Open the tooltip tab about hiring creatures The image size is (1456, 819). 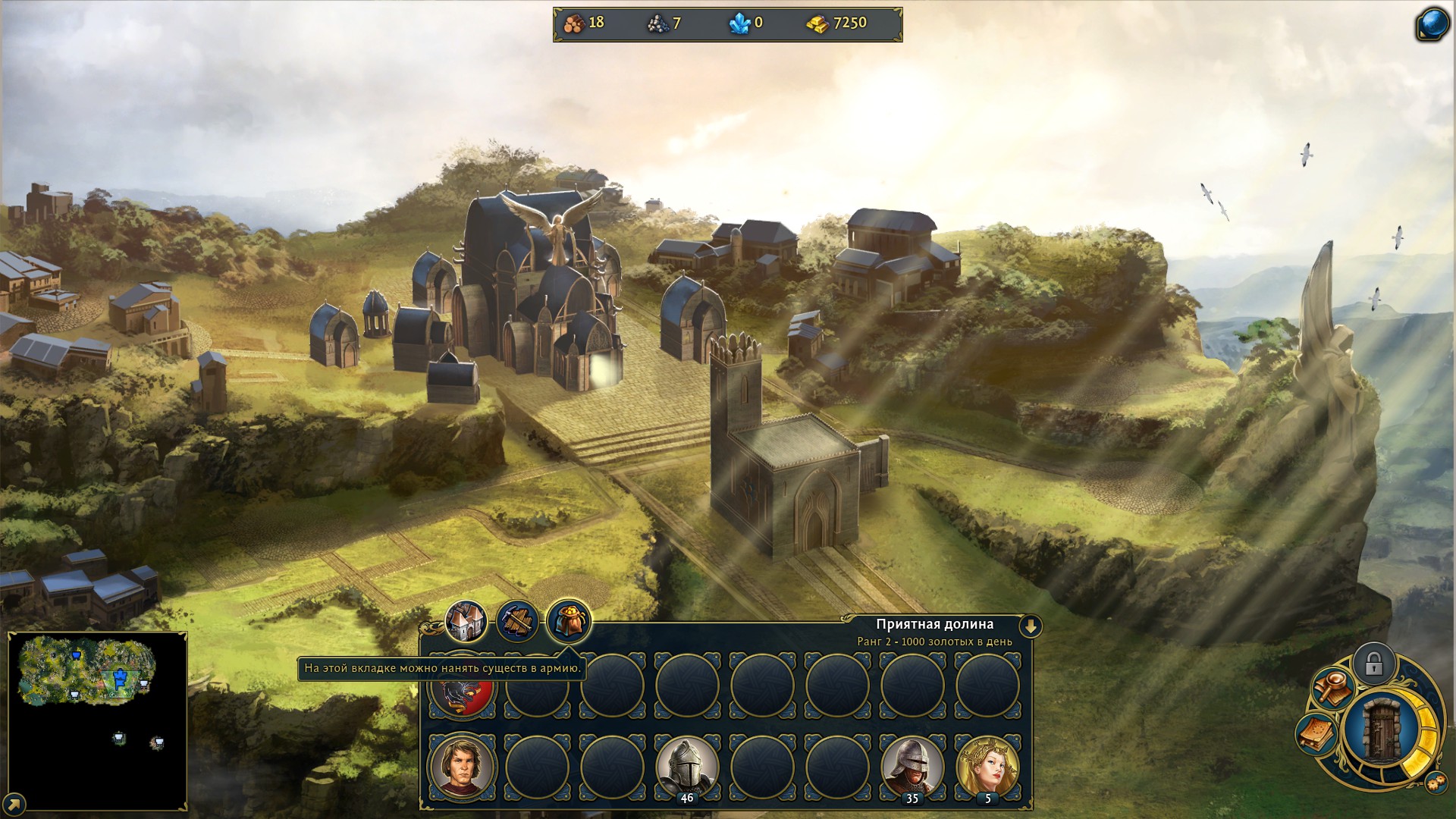444,670
